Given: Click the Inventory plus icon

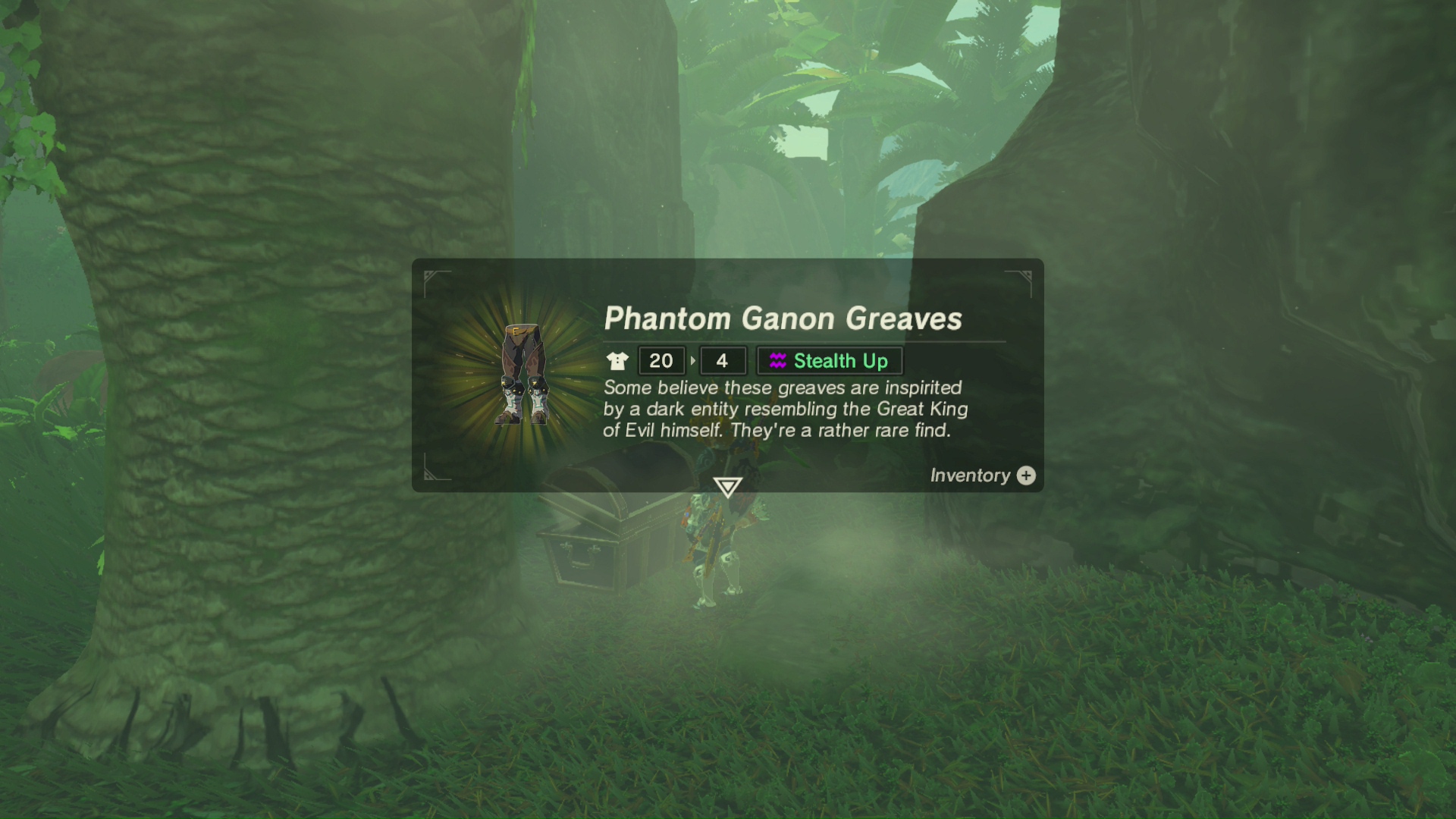Looking at the screenshot, I should point(1028,476).
